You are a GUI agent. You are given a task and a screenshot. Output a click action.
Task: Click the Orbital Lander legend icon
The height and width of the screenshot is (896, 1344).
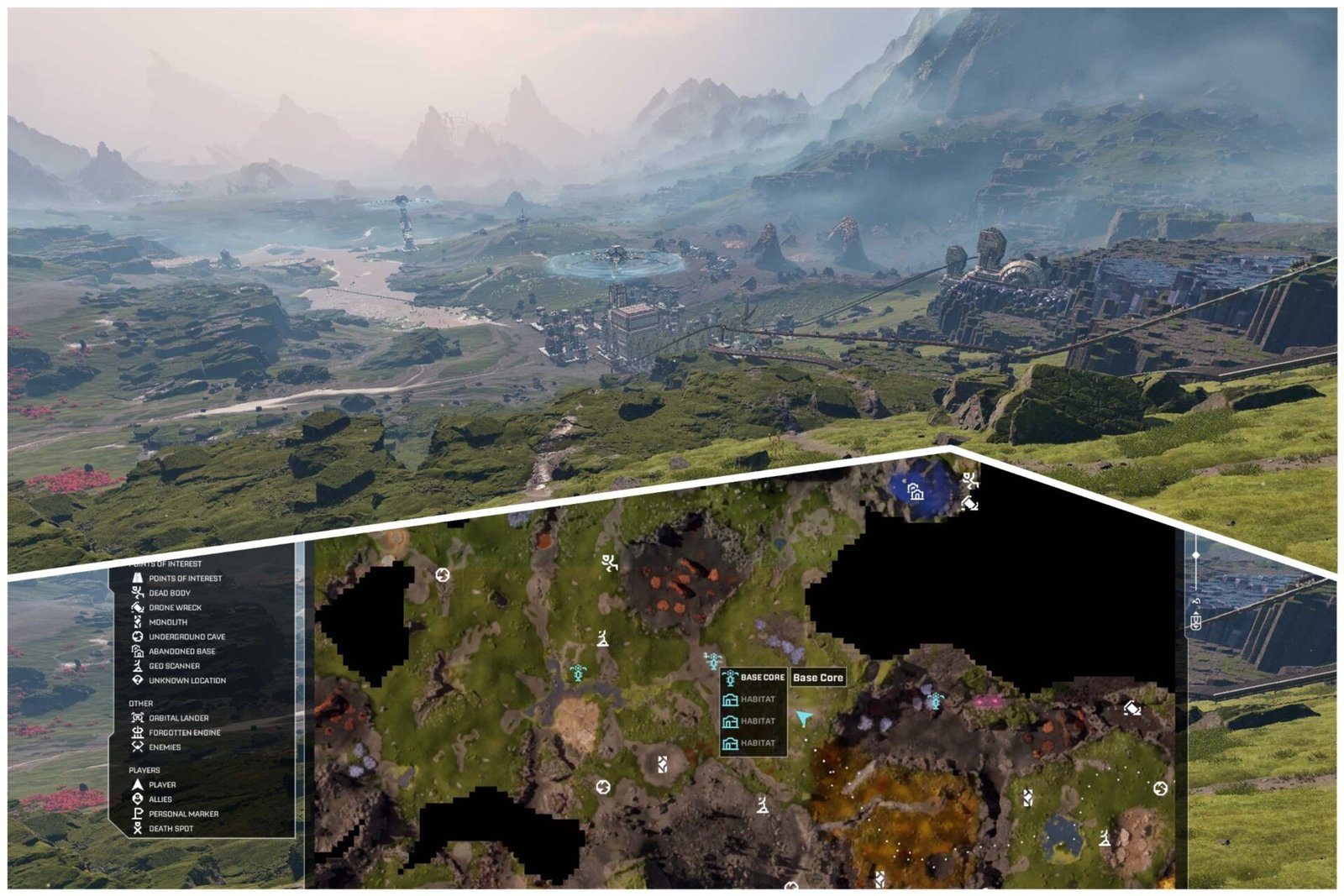[x=138, y=718]
